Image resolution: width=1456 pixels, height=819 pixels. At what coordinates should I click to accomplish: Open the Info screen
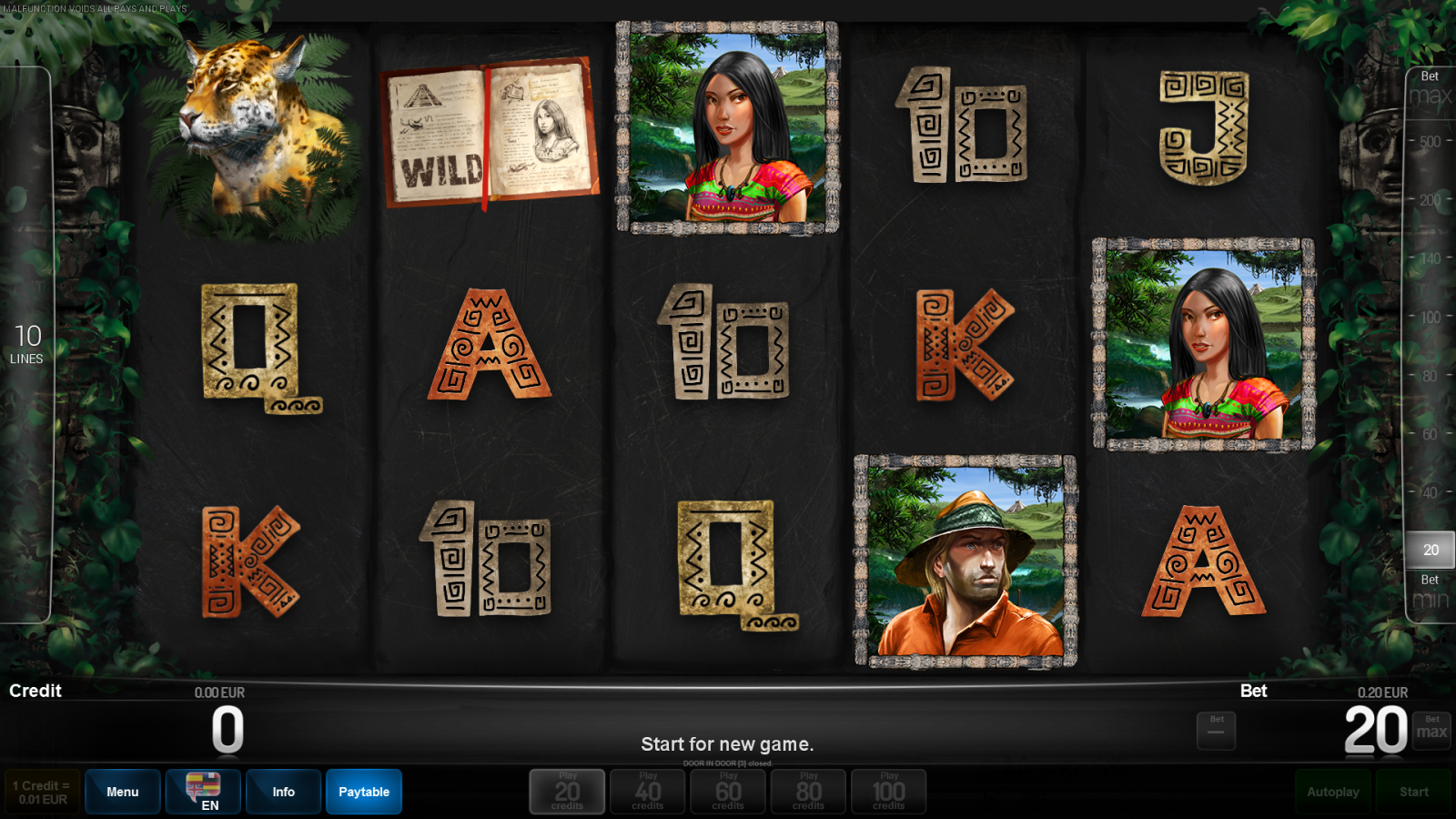(x=283, y=792)
